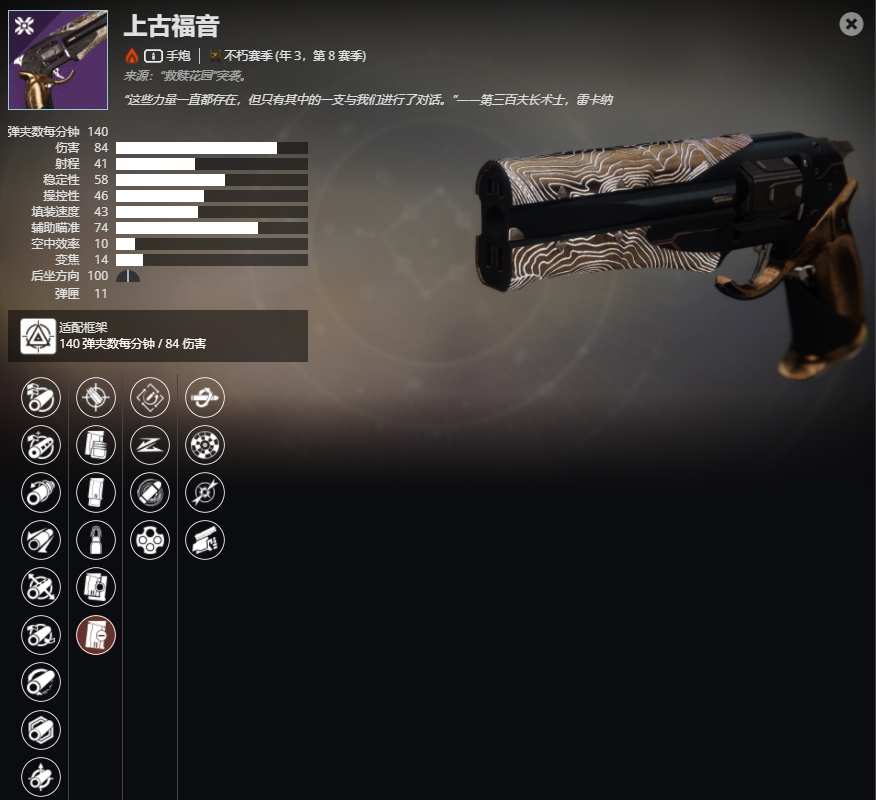Select the hand gripping pistol perk
Viewport: 876px width, 800px height.
tap(205, 540)
